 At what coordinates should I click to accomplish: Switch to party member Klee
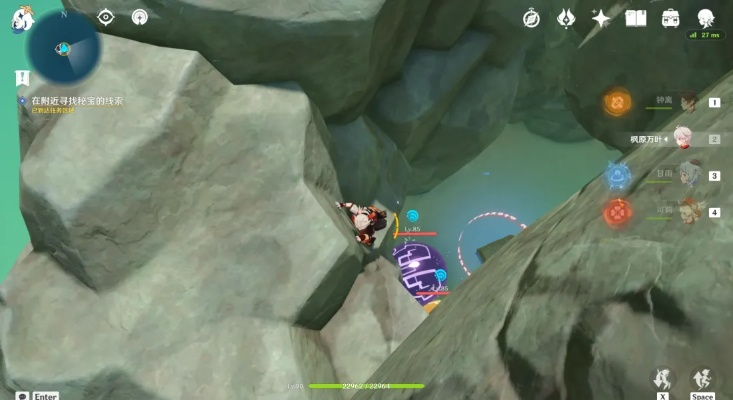tap(688, 212)
